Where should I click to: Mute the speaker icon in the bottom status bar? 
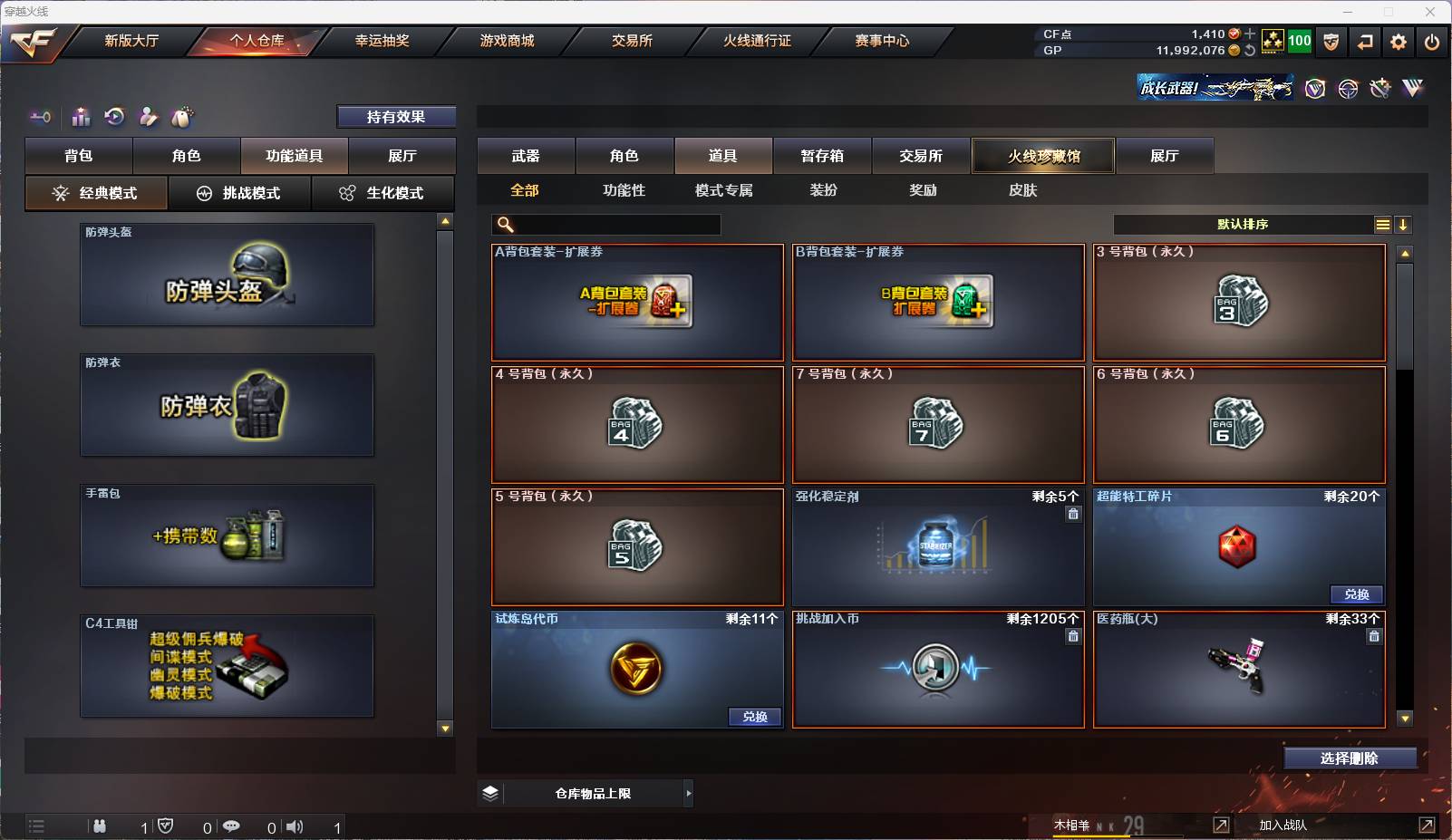coord(295,826)
